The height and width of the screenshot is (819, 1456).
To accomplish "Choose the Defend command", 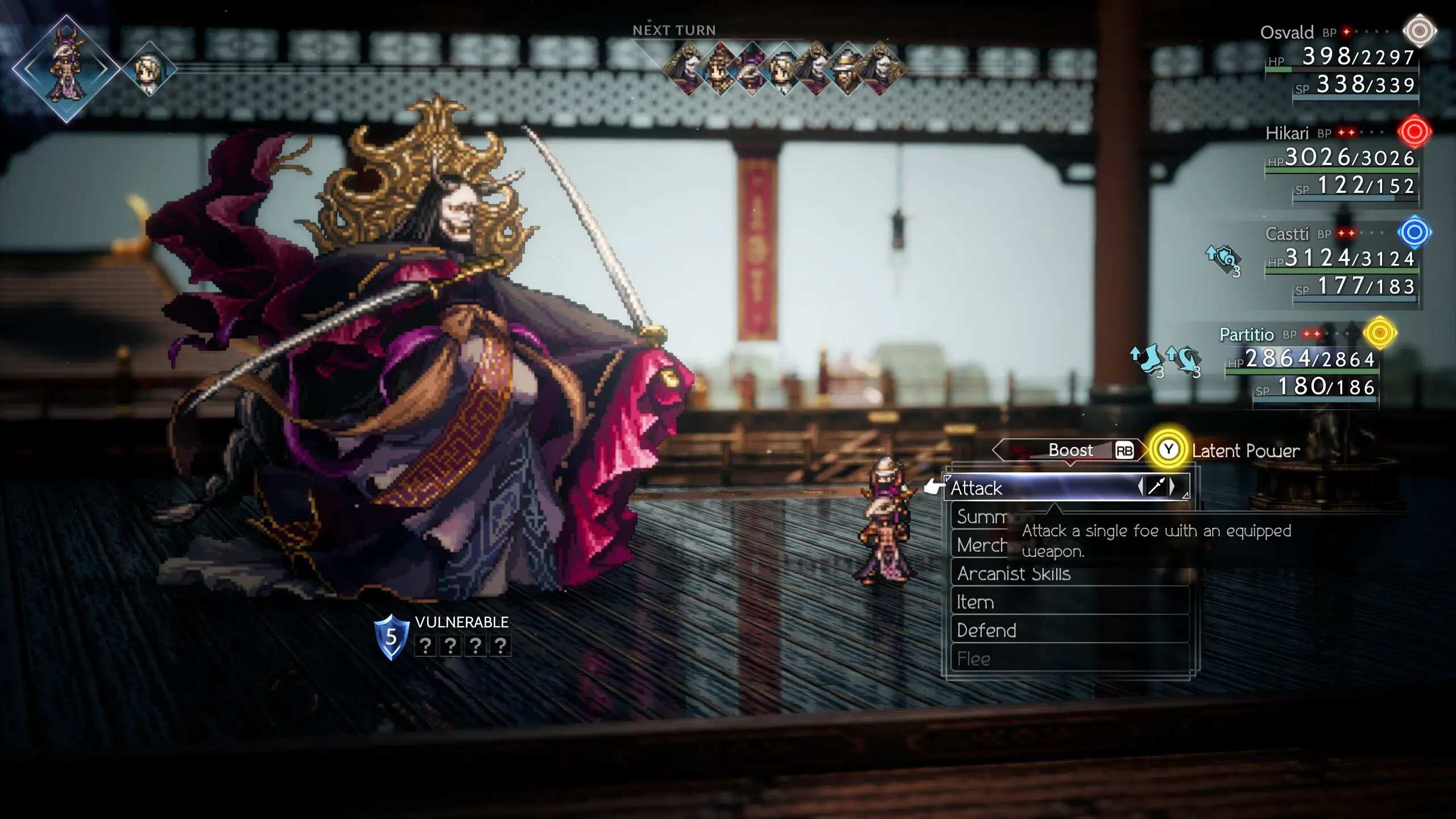I will [987, 630].
